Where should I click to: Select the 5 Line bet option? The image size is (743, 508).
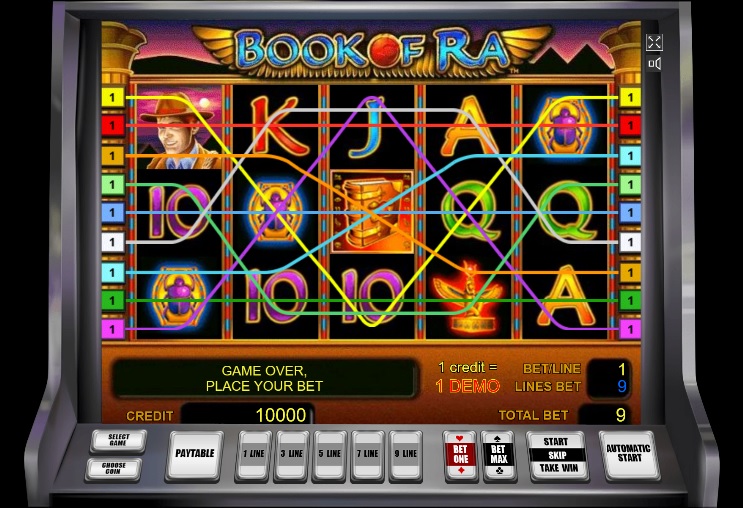pyautogui.click(x=330, y=454)
